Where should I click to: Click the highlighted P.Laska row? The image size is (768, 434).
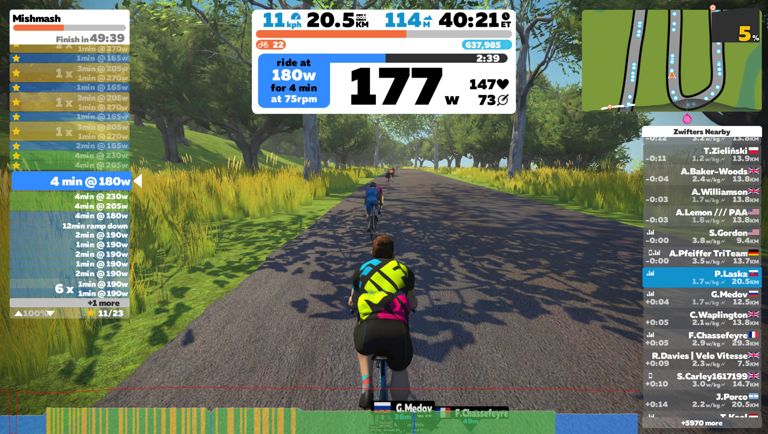tap(701, 277)
